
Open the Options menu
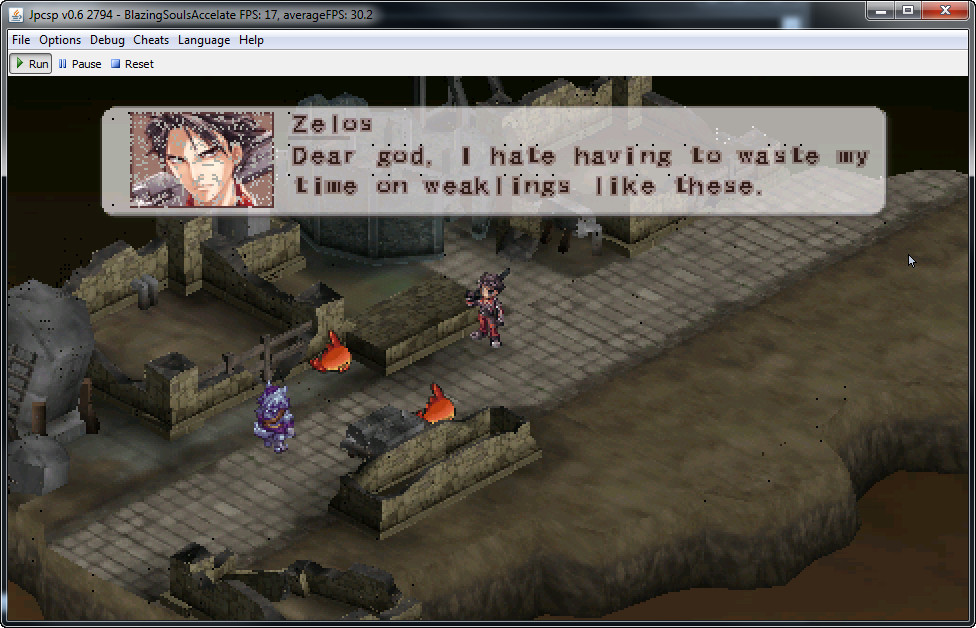click(60, 40)
